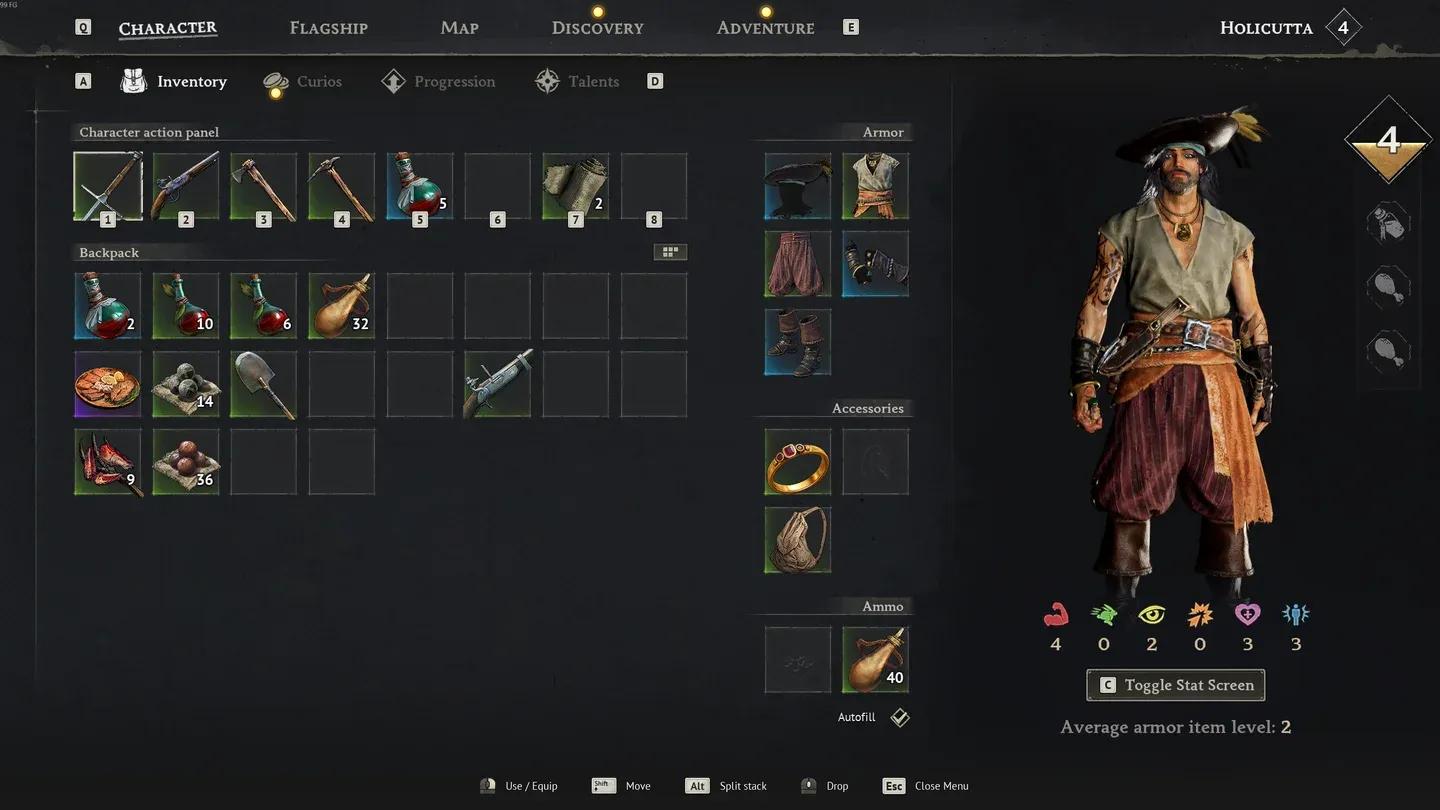This screenshot has height=810, width=1440.
Task: Select the sword in action slot 1
Action: (x=108, y=186)
